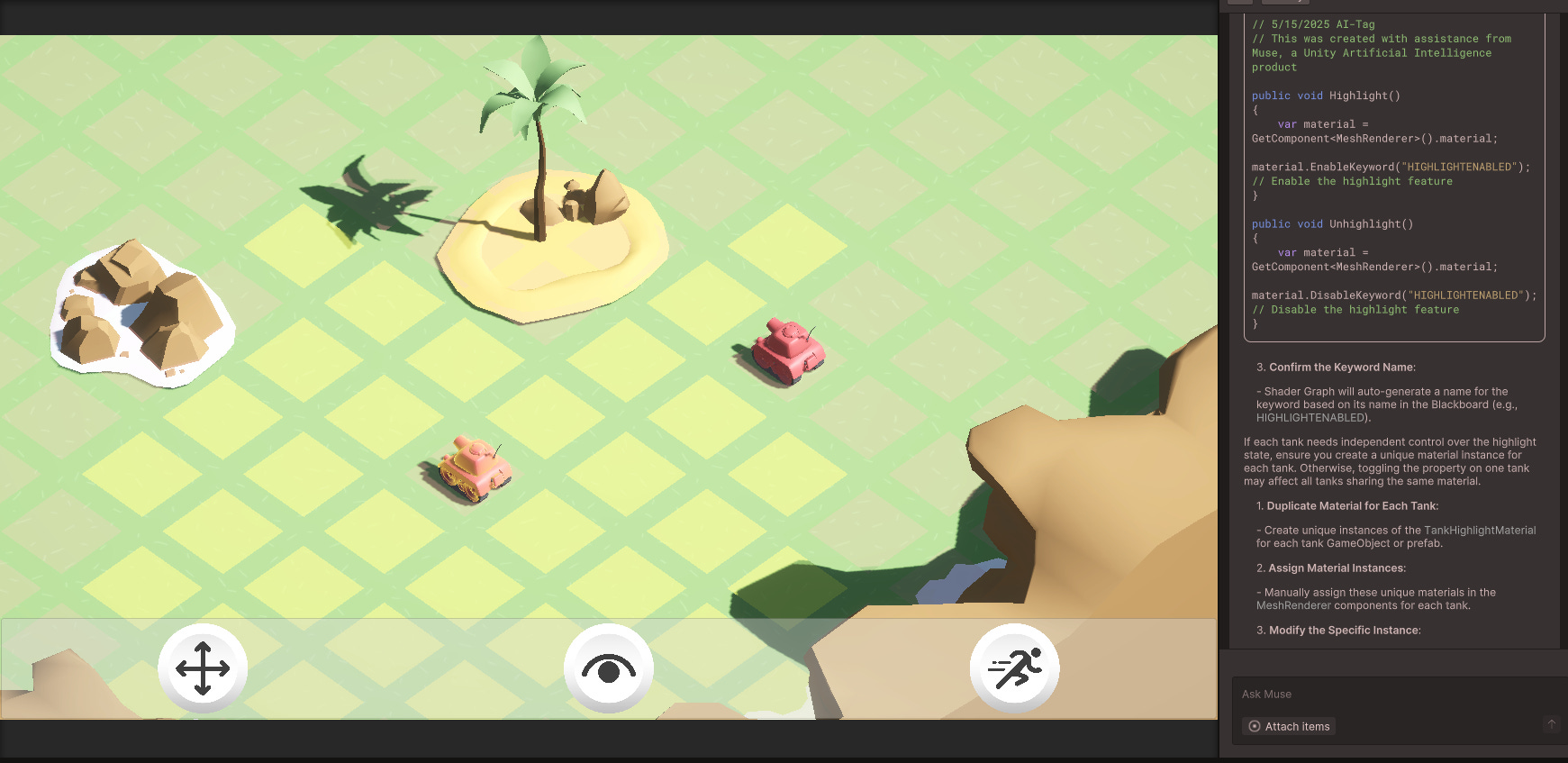Click the runner icon in the rightmost round button

click(x=1014, y=668)
